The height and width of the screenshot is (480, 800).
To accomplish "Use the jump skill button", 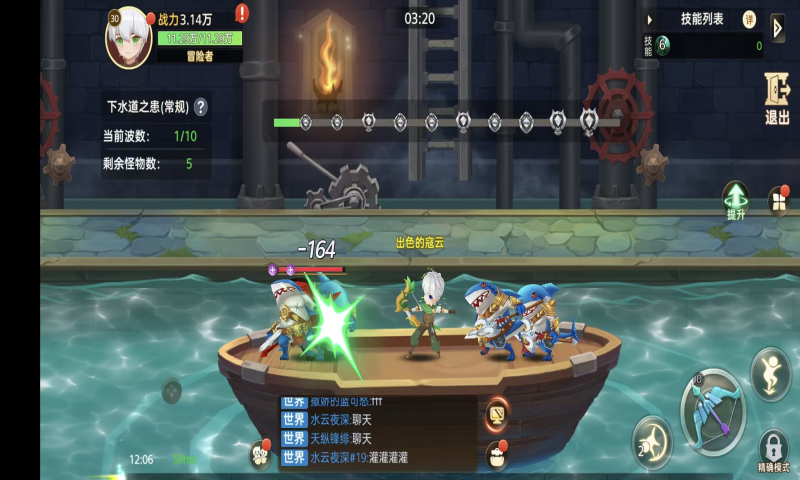I will click(x=770, y=374).
